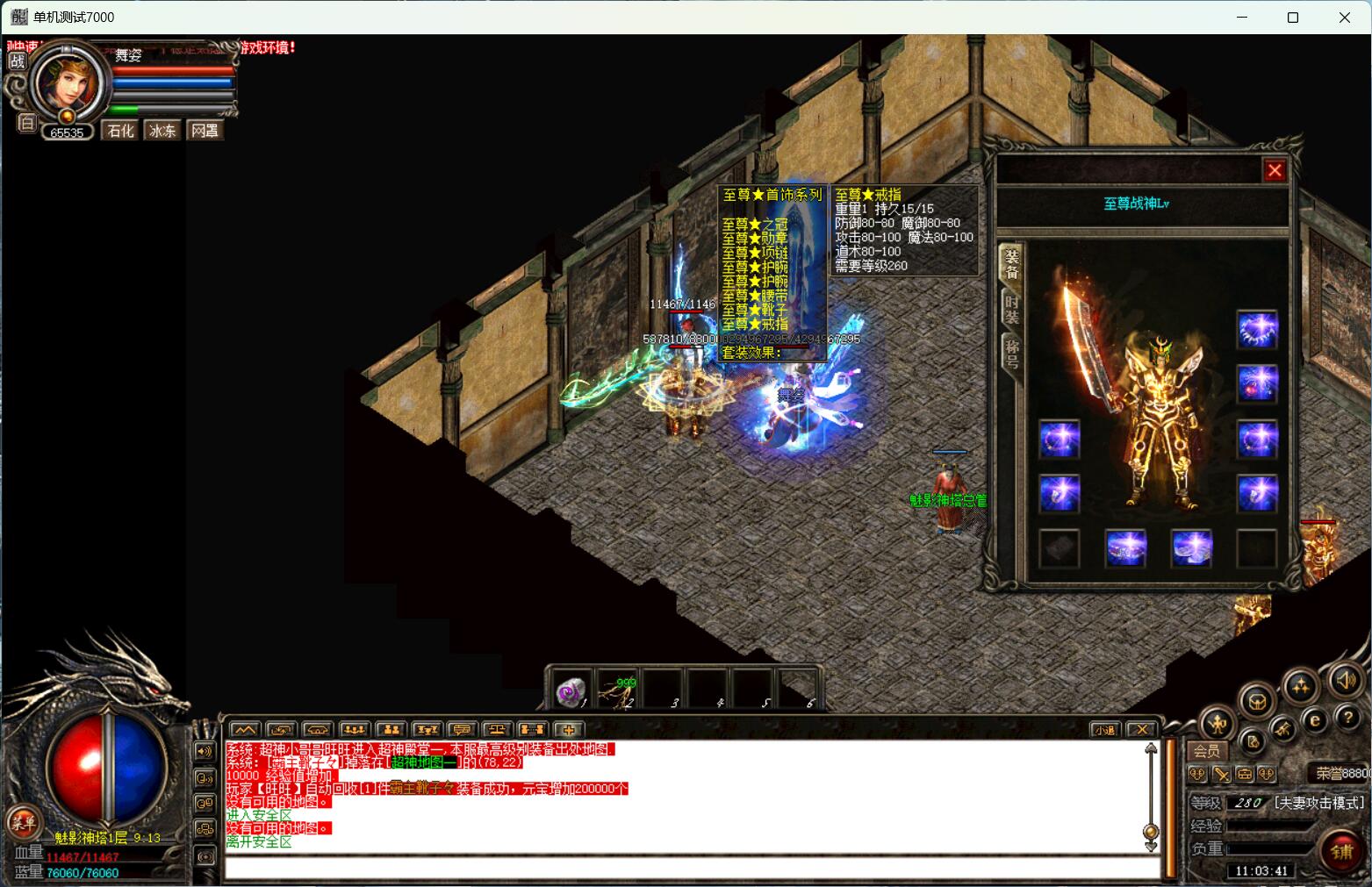Click the 石化 petrify status button
The height and width of the screenshot is (887, 1372).
pos(120,131)
